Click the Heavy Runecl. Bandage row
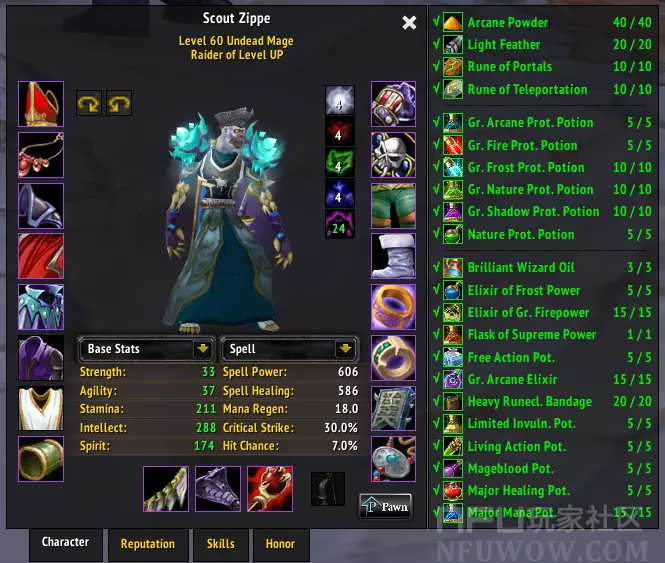 [x=545, y=402]
